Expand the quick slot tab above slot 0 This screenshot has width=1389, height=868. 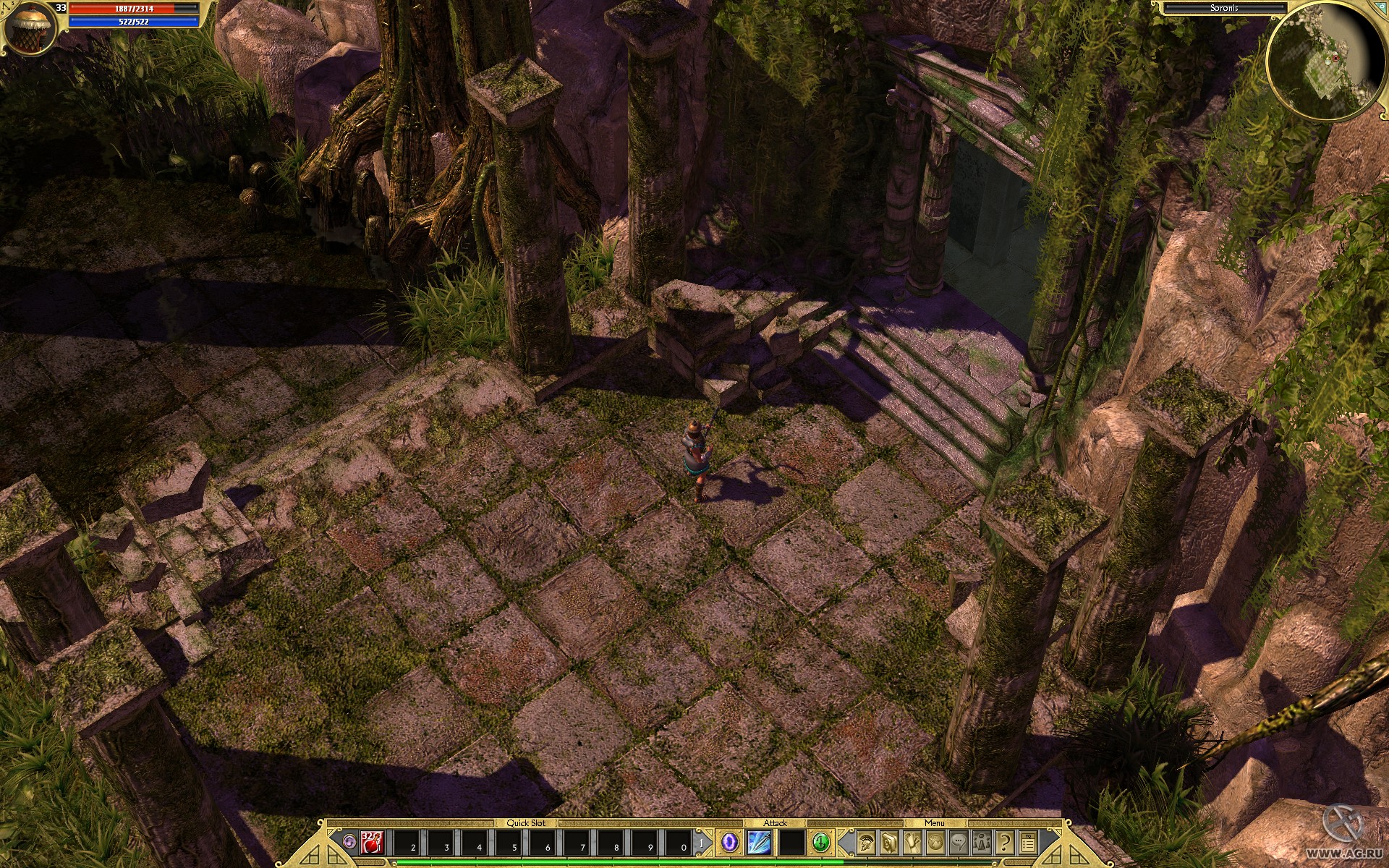[700, 843]
